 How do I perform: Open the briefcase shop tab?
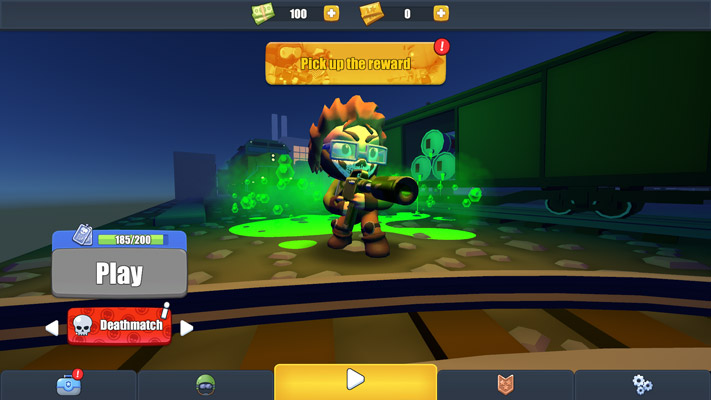pos(68,384)
